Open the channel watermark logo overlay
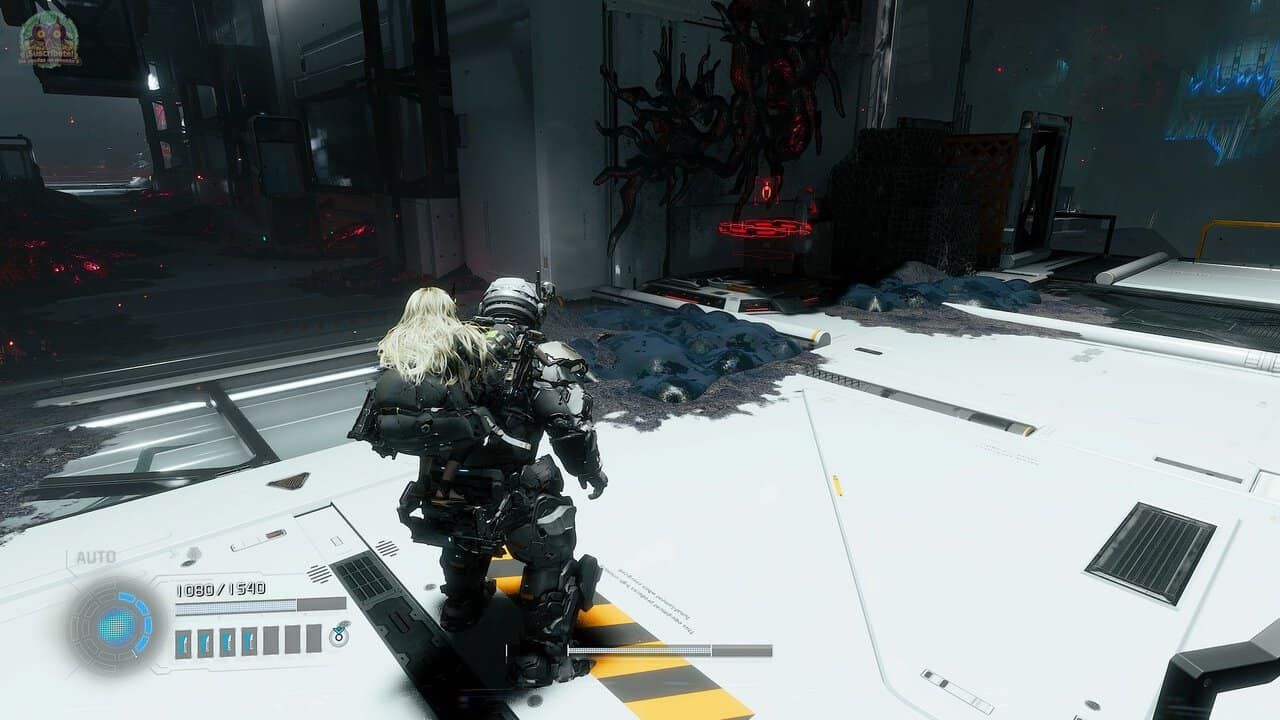1280x720 pixels. (x=49, y=37)
